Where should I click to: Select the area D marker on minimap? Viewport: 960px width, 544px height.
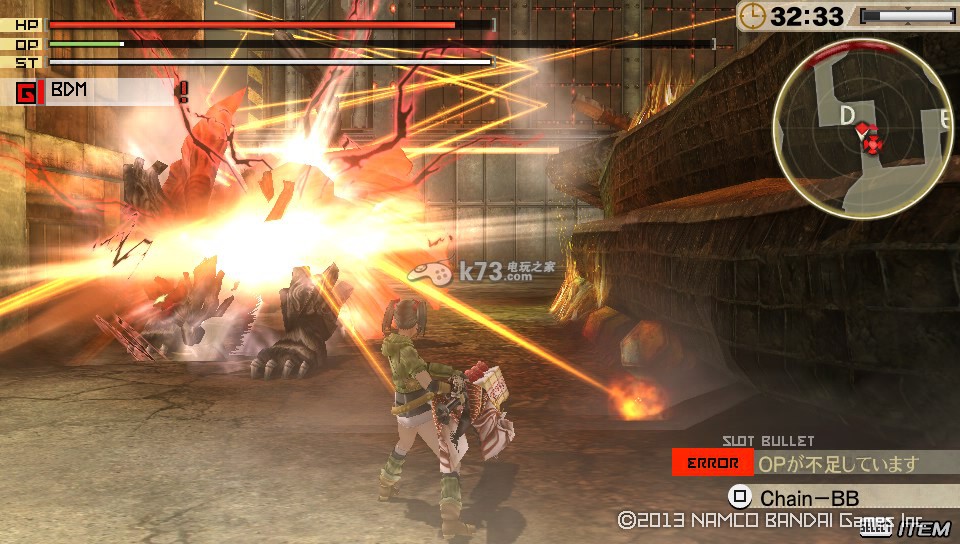(847, 116)
